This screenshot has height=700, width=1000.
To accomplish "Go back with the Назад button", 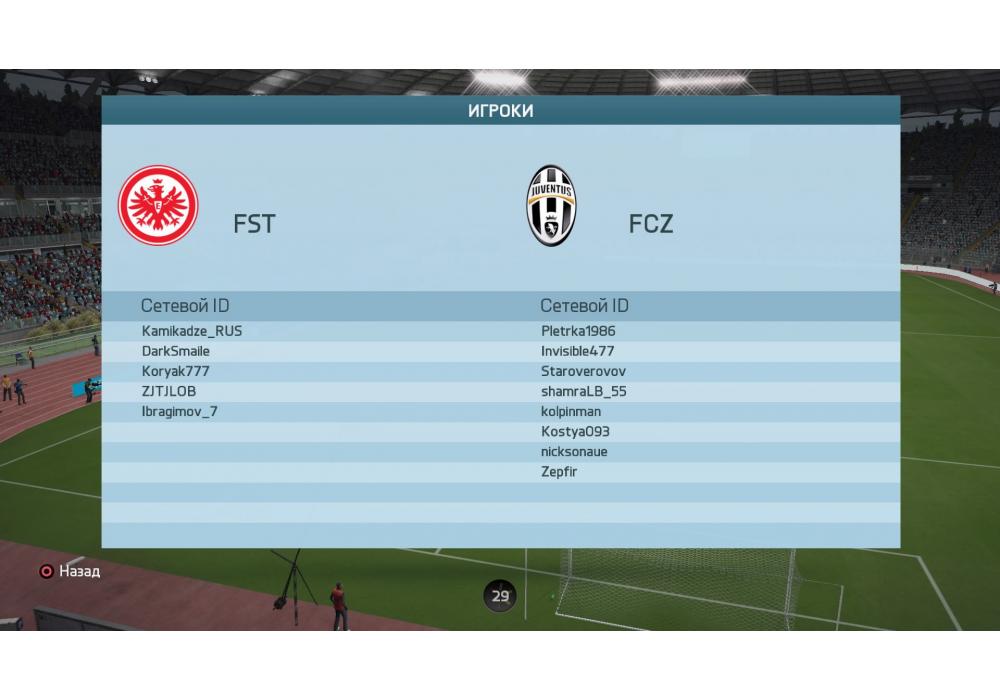I will (x=70, y=572).
